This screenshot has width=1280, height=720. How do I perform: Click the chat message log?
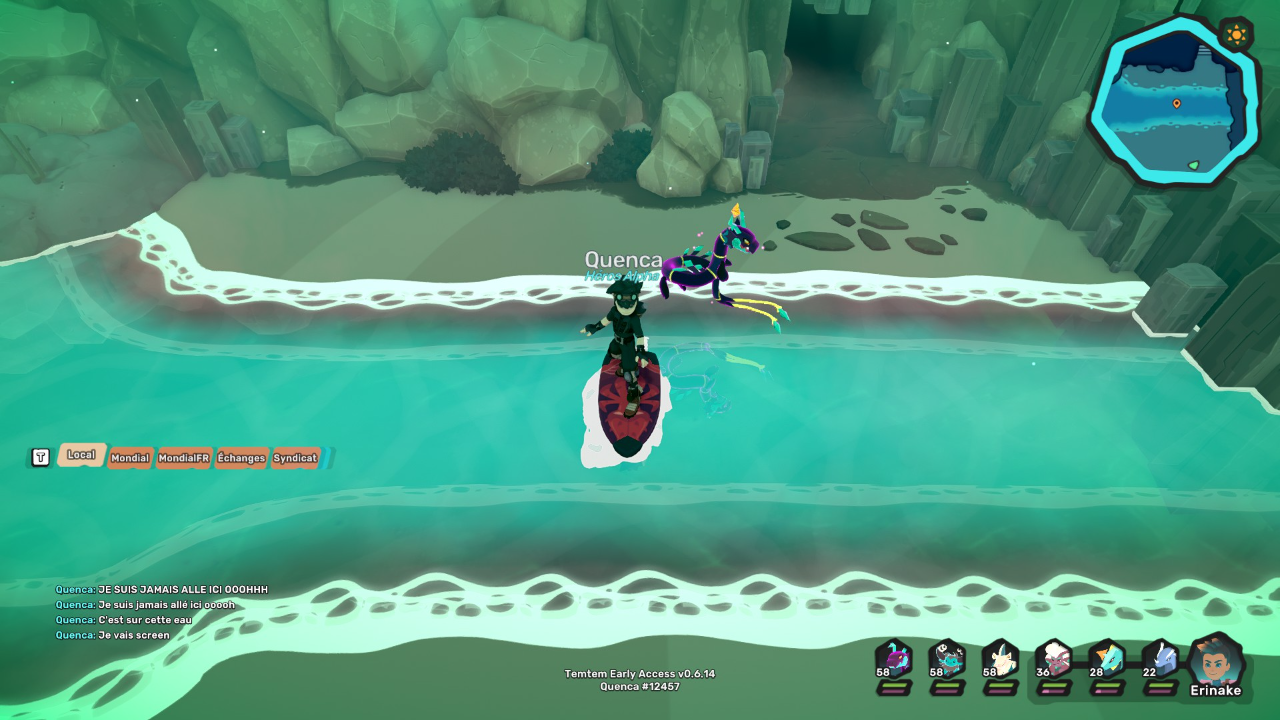pyautogui.click(x=160, y=612)
